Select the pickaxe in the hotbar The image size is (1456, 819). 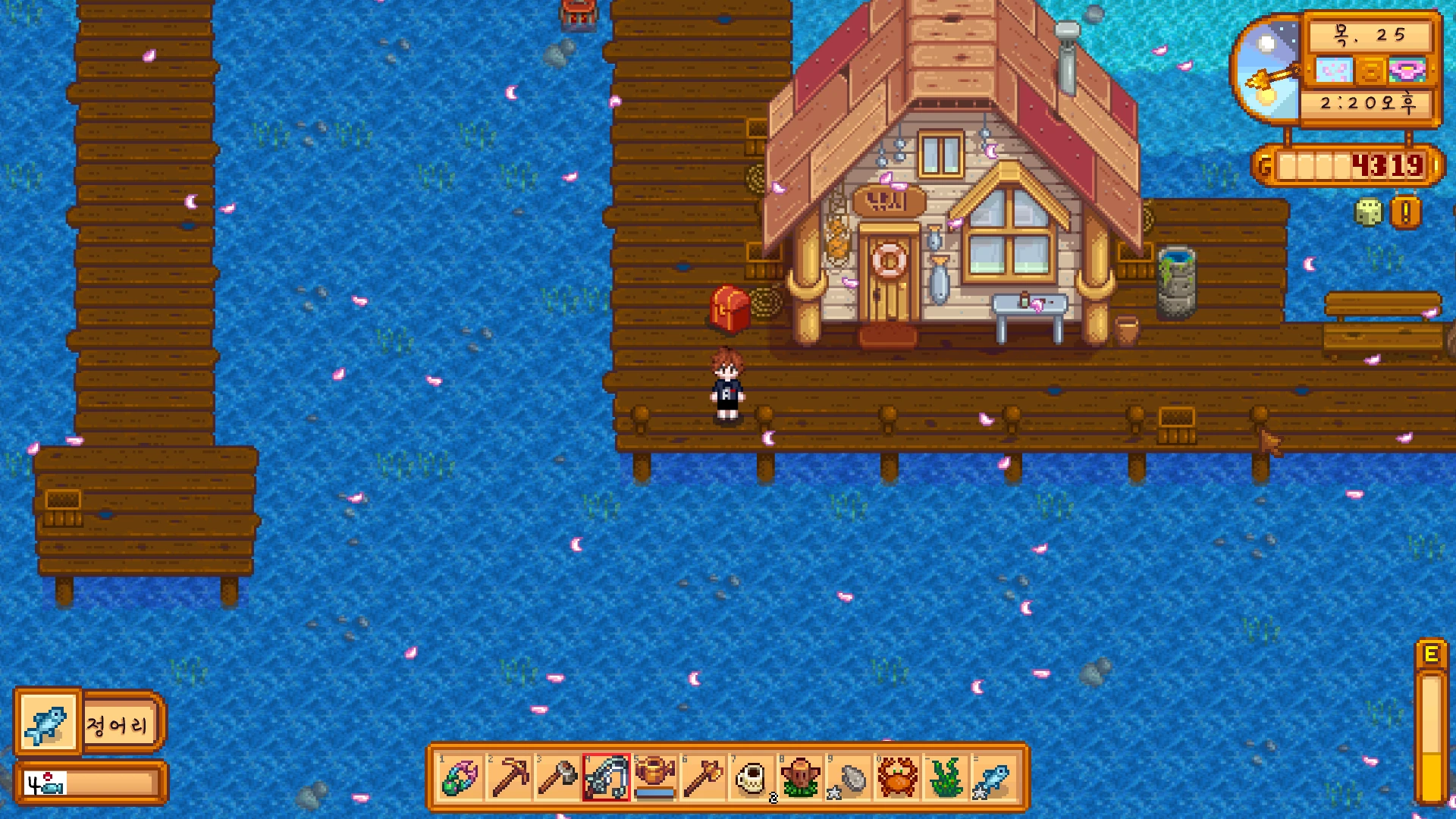click(x=510, y=777)
